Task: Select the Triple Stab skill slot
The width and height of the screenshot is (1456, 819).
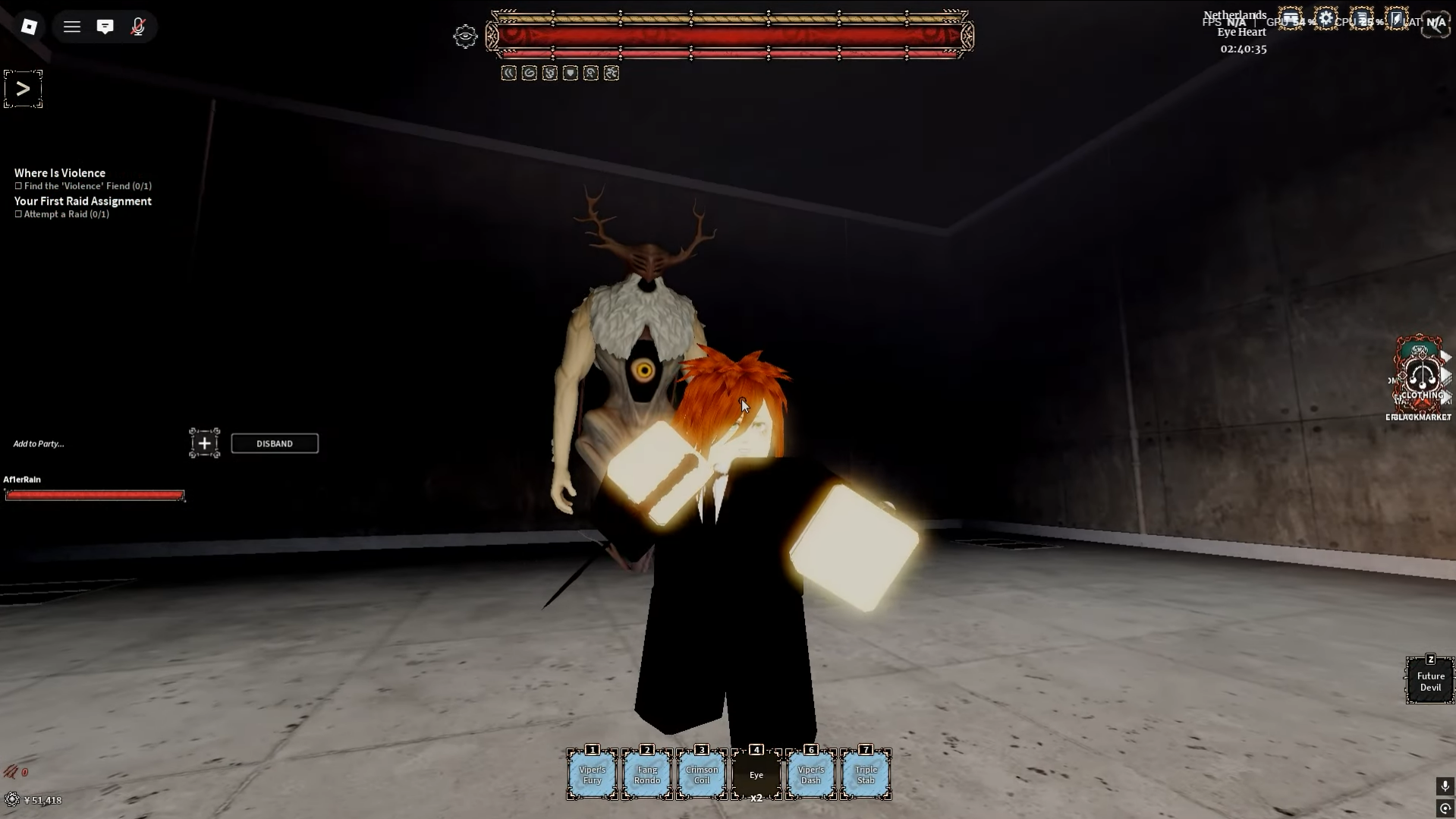Action: (866, 774)
